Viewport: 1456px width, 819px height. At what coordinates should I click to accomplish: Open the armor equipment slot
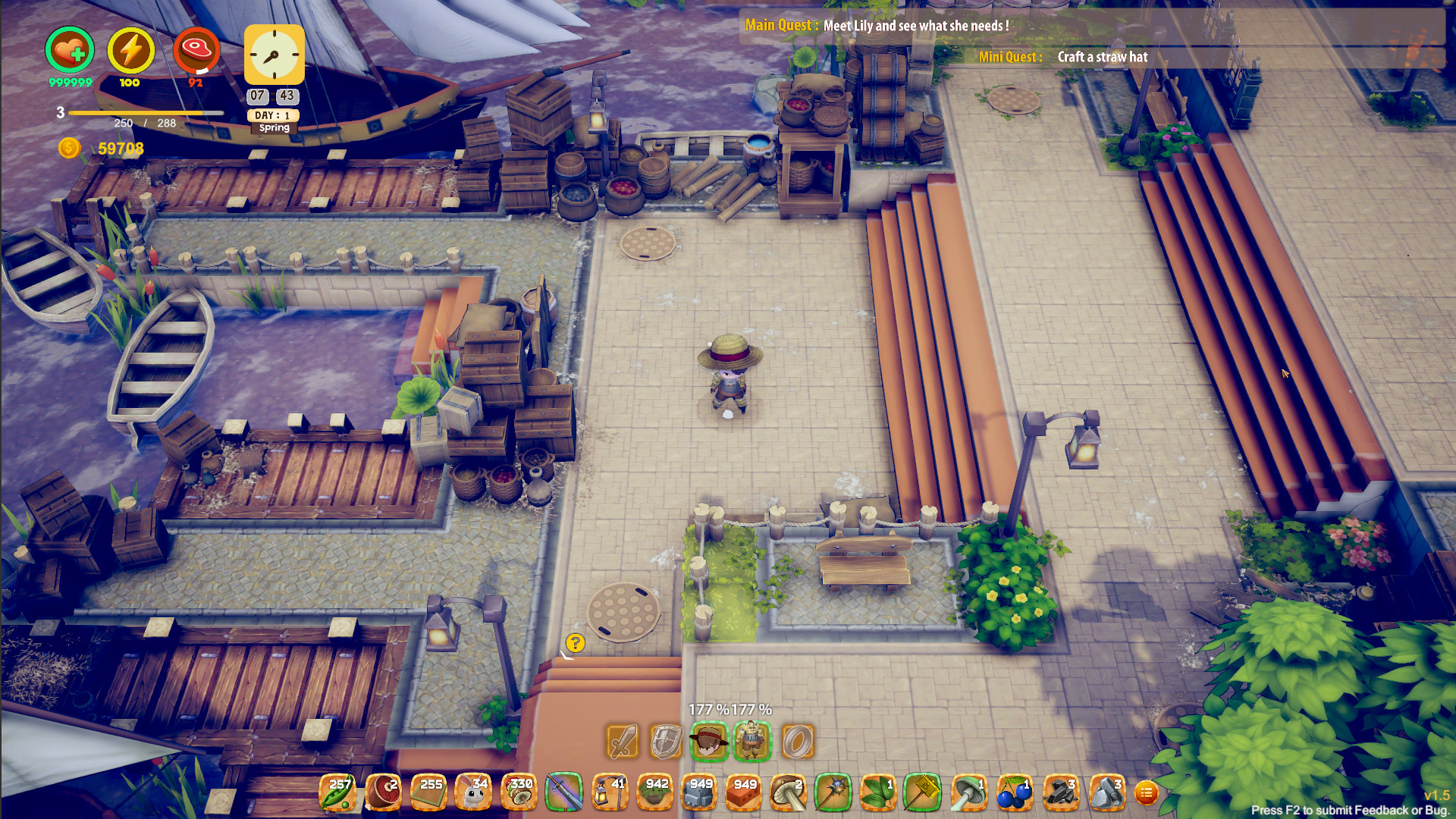click(x=751, y=742)
